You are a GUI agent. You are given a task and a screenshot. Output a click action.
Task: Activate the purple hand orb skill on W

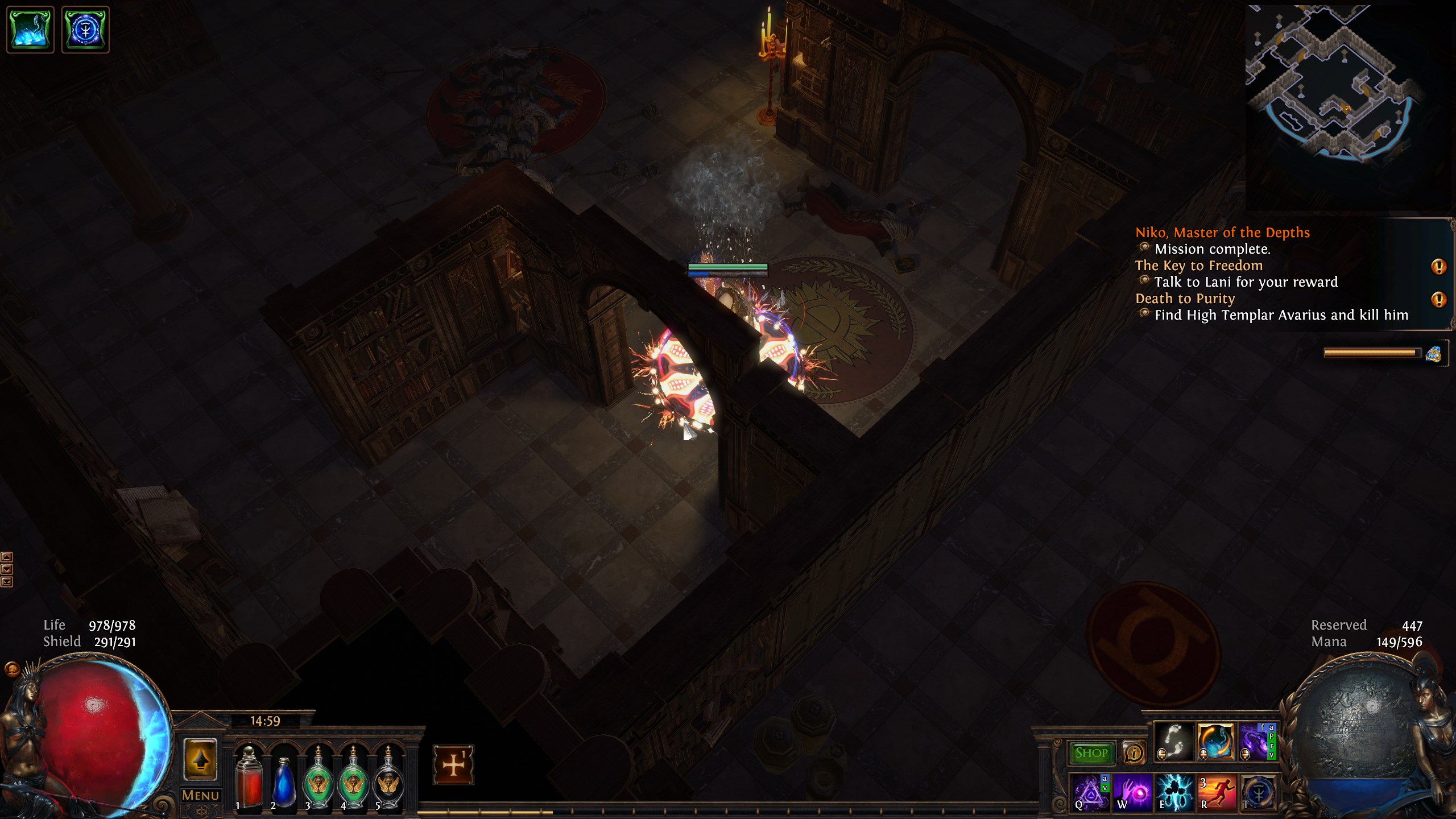pyautogui.click(x=1132, y=792)
